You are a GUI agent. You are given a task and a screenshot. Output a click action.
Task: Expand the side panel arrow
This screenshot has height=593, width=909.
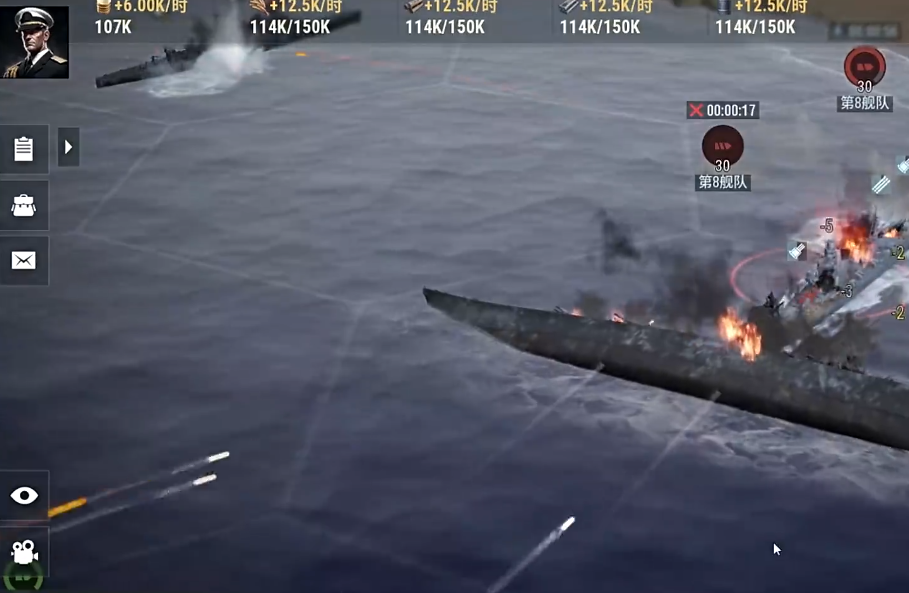[68, 148]
